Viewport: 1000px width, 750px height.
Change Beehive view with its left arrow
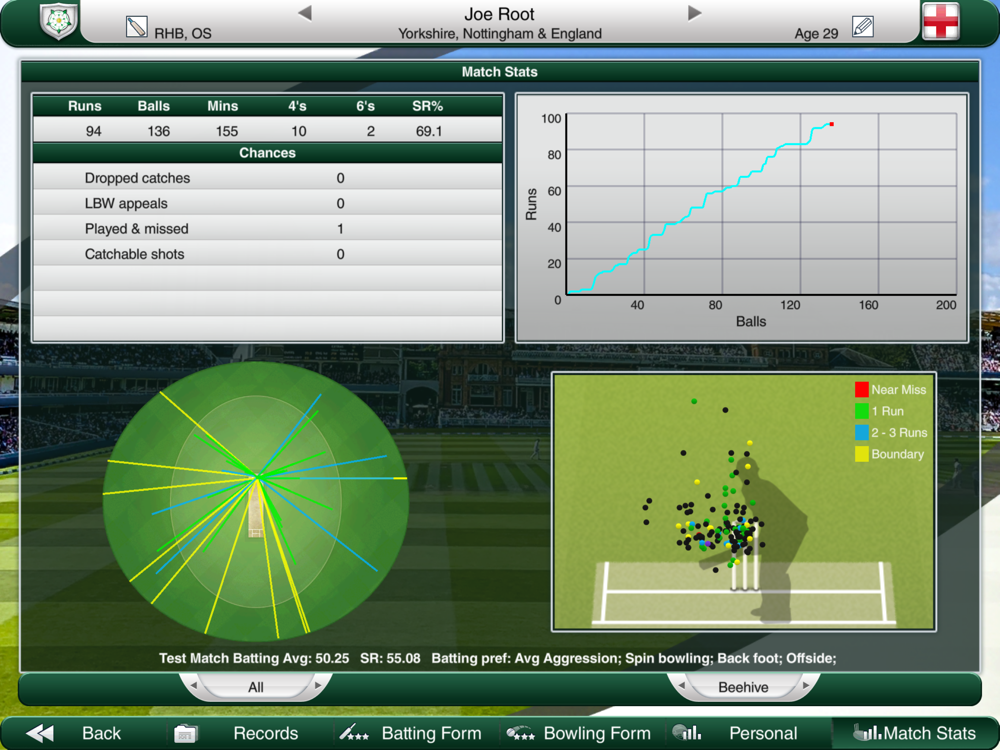(x=681, y=686)
